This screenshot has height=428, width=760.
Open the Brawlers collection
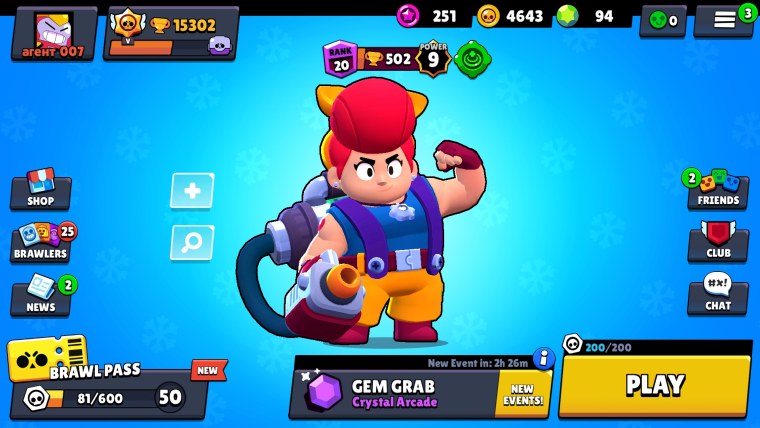click(40, 243)
